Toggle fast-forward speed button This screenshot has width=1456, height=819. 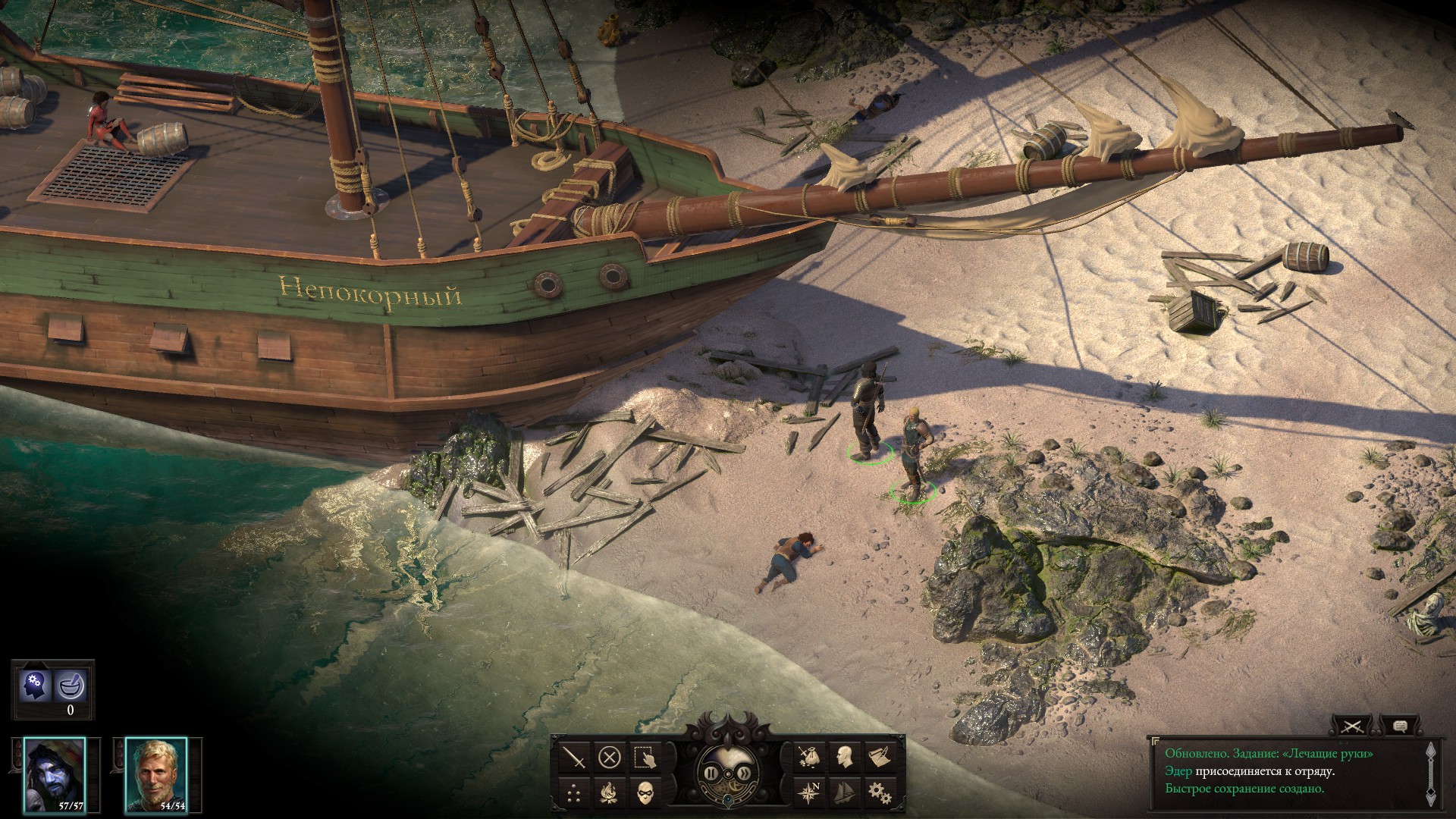point(746,773)
